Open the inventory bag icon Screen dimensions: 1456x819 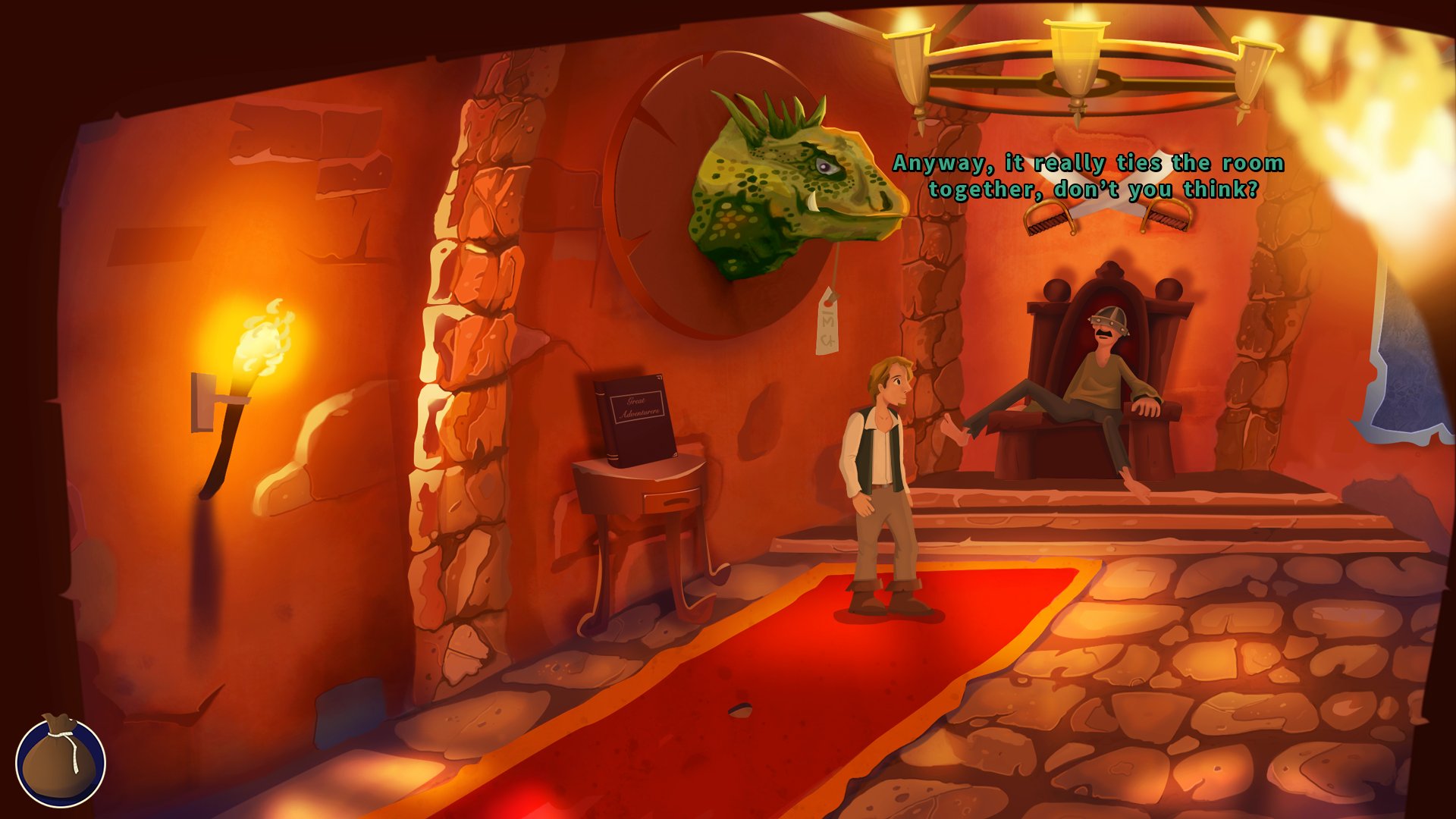60,761
